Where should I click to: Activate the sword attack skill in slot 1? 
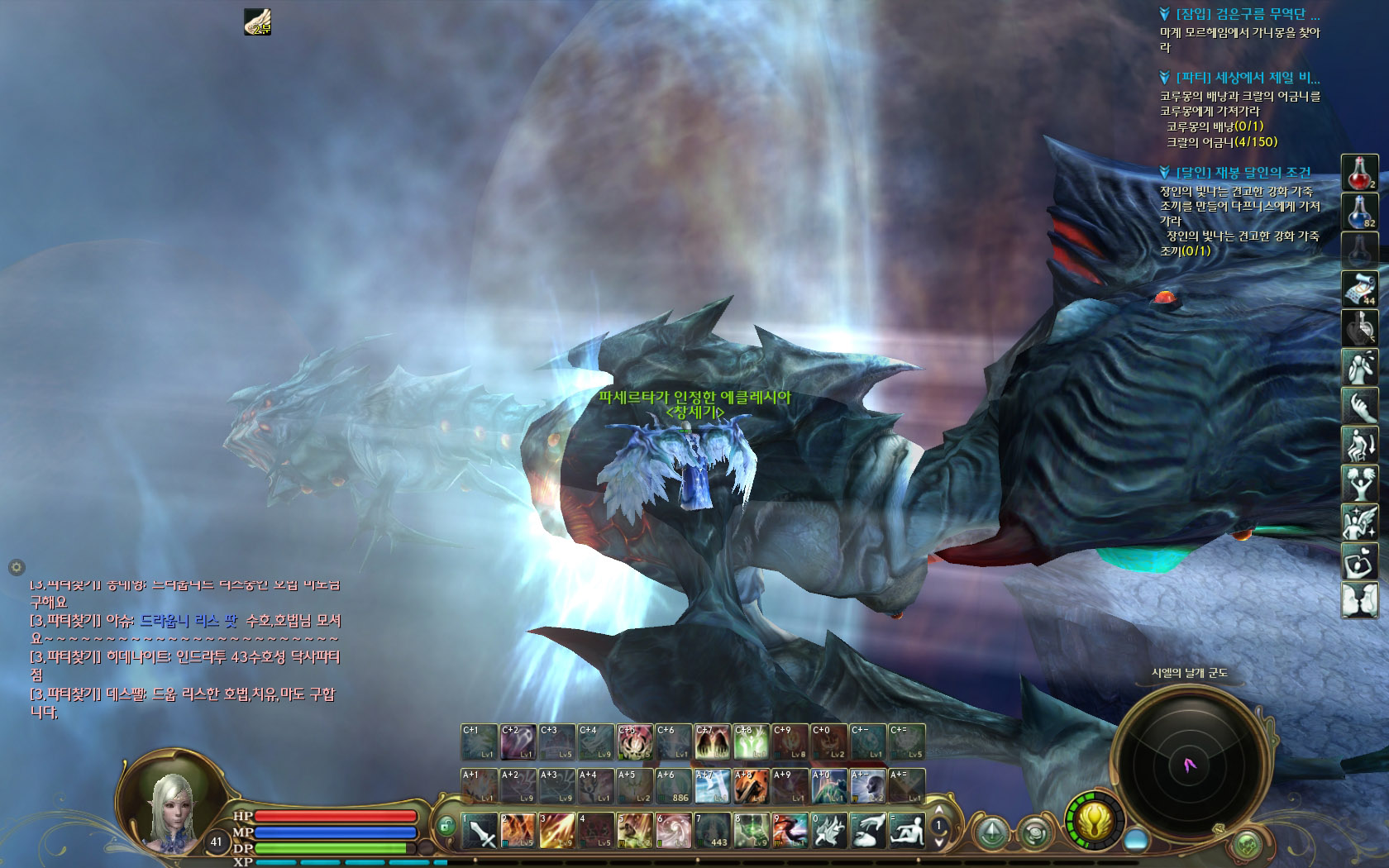[480, 831]
